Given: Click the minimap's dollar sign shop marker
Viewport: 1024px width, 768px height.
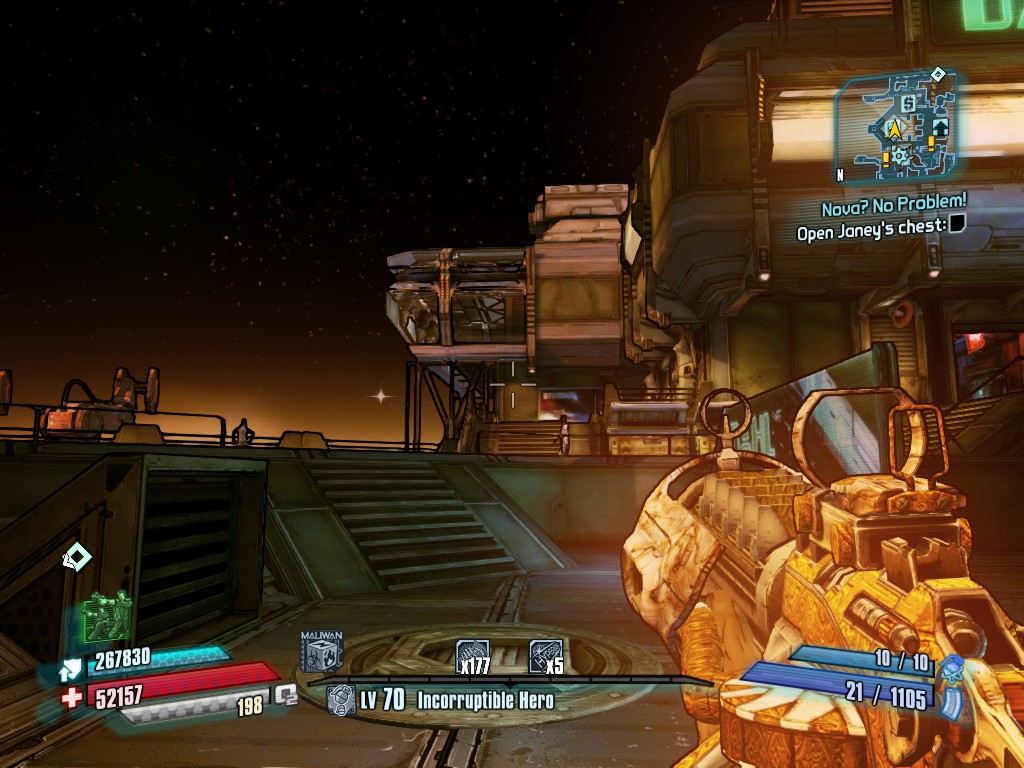Looking at the screenshot, I should pos(908,103).
